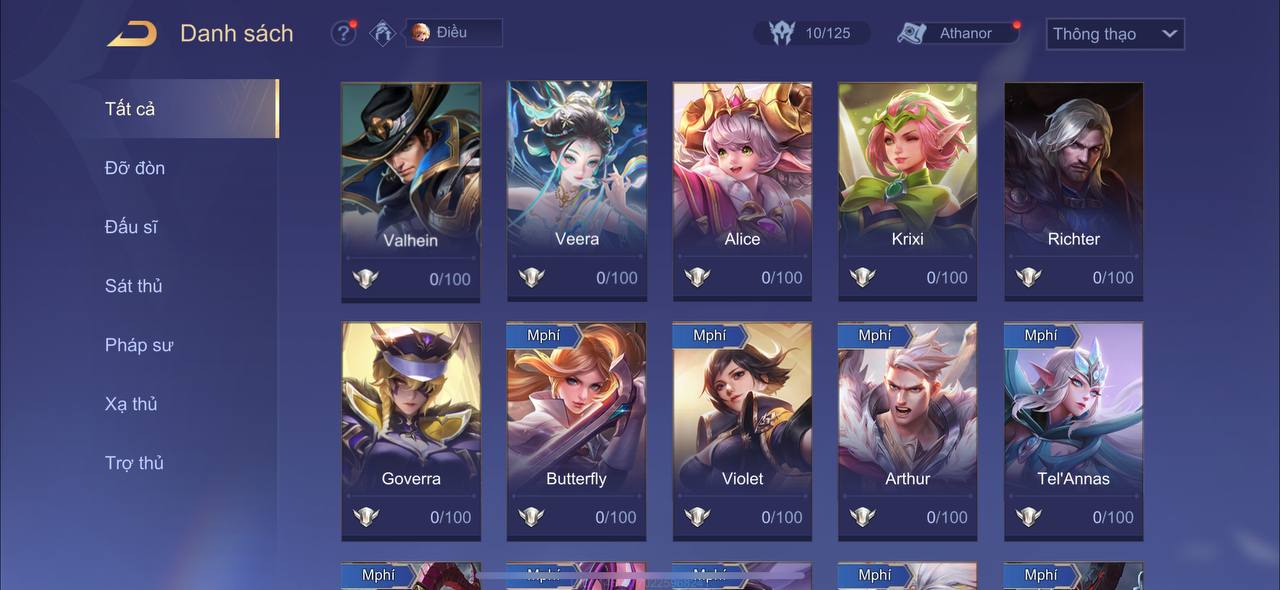Open the Điều player profile button
This screenshot has height=590, width=1280.
pos(453,33)
